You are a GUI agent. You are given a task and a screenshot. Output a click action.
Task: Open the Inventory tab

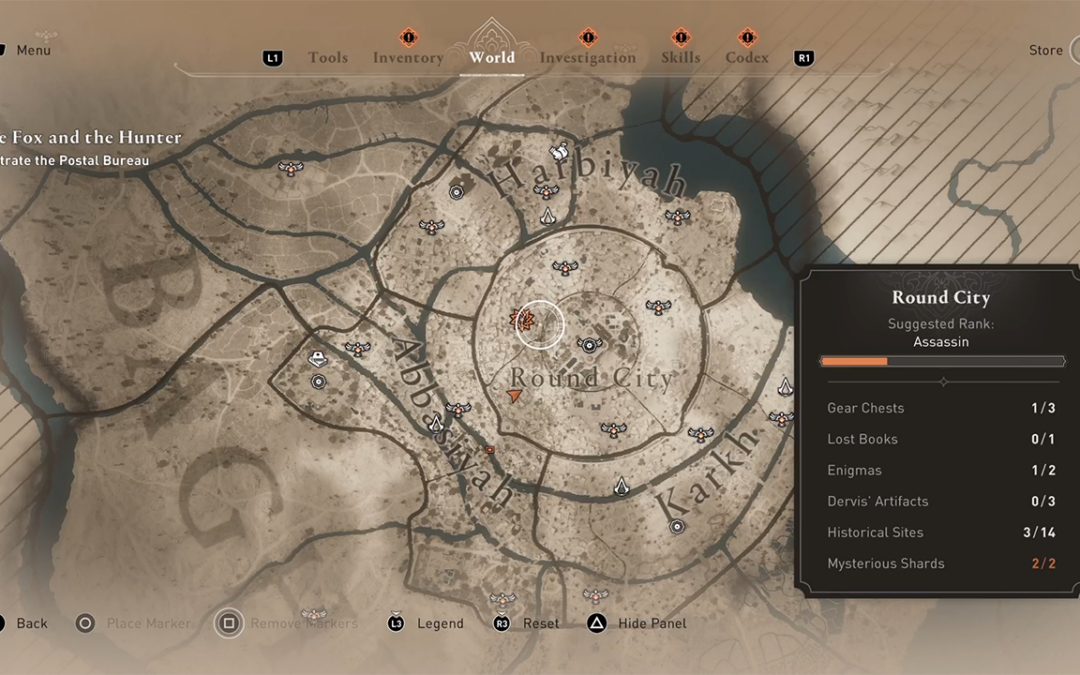pyautogui.click(x=408, y=58)
